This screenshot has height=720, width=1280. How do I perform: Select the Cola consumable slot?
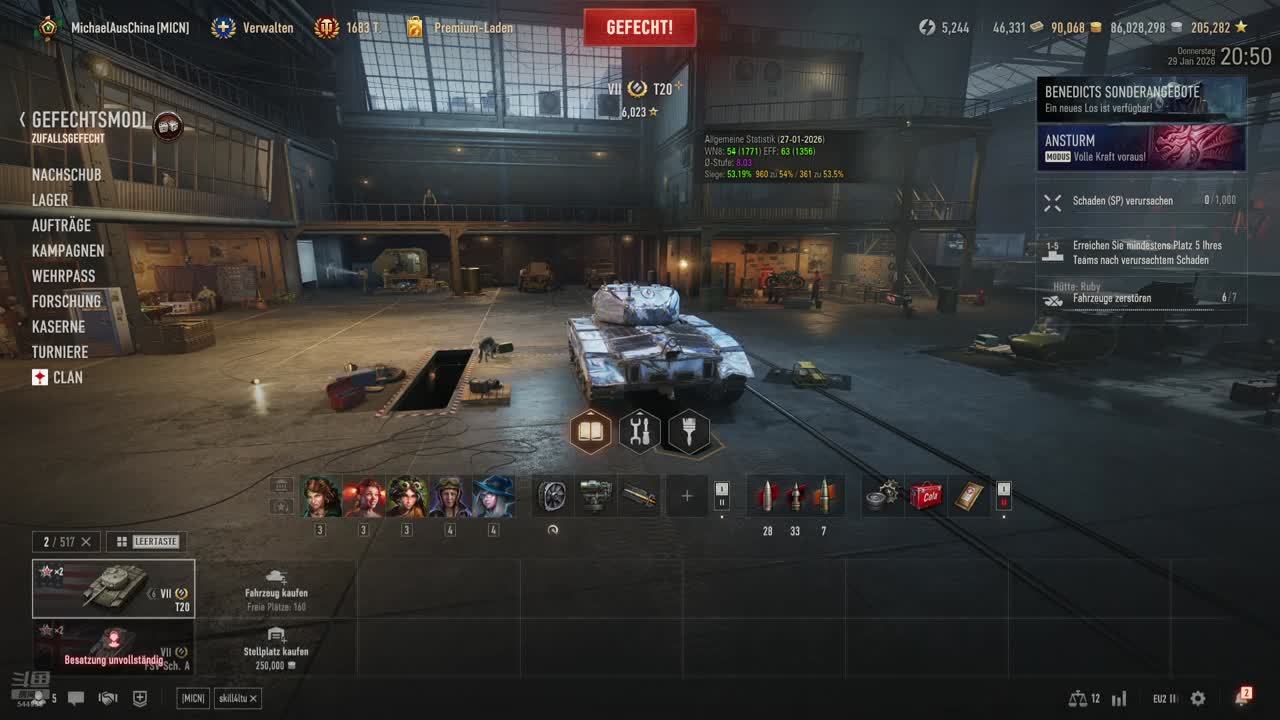926,496
